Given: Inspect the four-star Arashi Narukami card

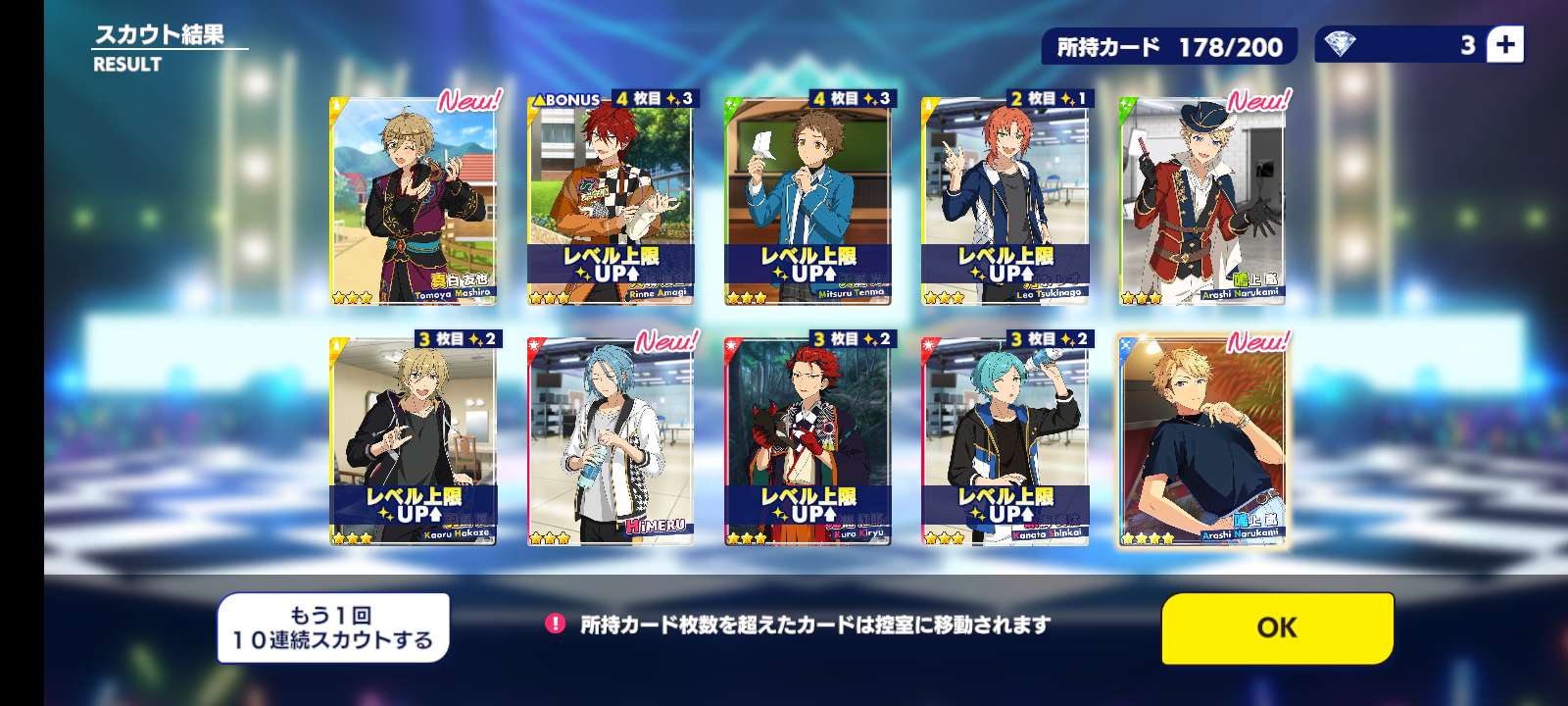Looking at the screenshot, I should click(1201, 441).
